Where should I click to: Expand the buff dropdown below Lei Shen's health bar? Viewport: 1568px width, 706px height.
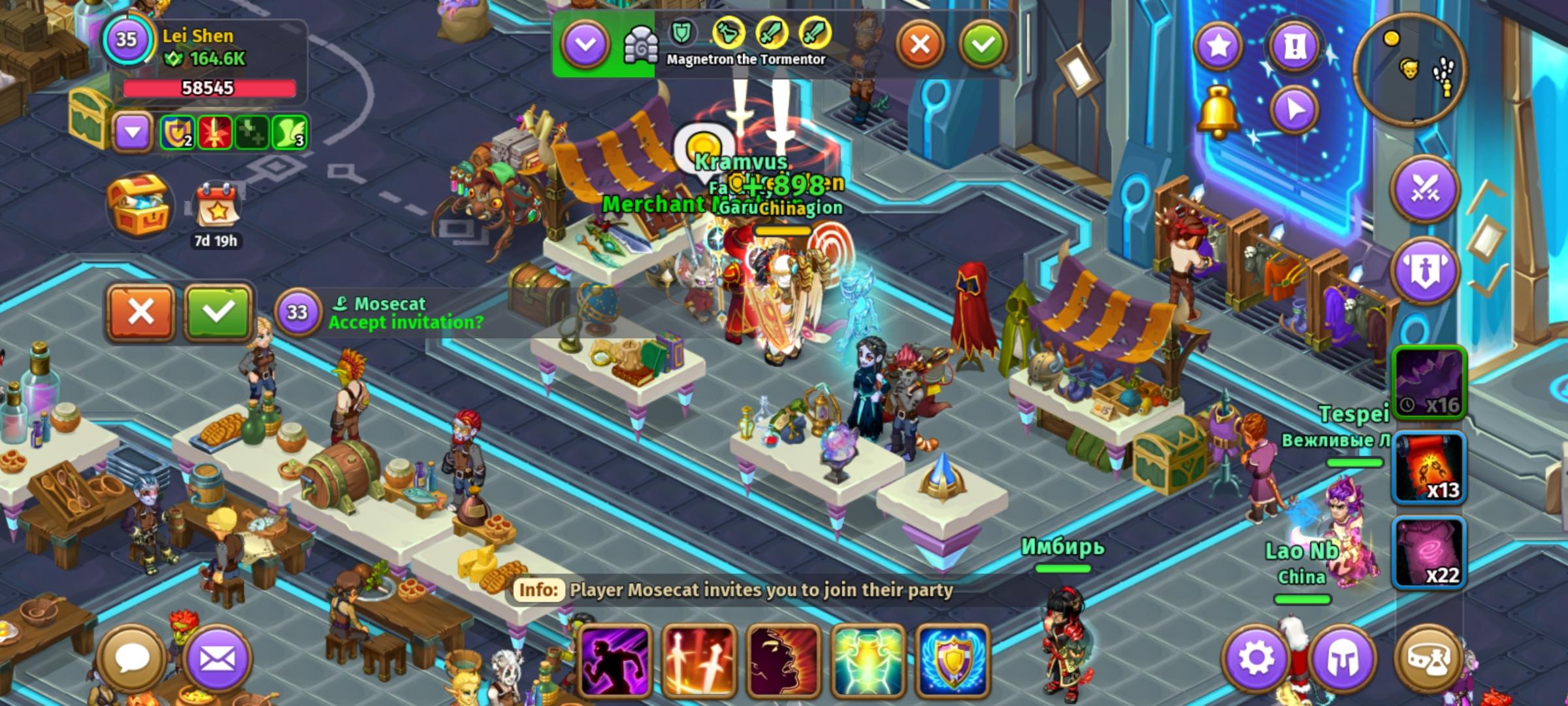pos(134,133)
